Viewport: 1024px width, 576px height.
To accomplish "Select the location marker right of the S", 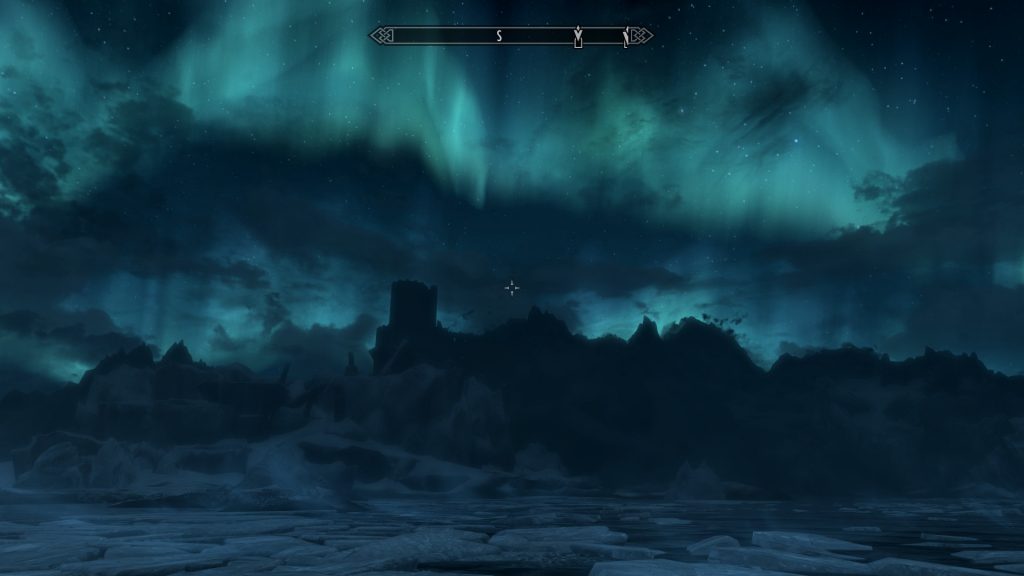I will click(577, 37).
